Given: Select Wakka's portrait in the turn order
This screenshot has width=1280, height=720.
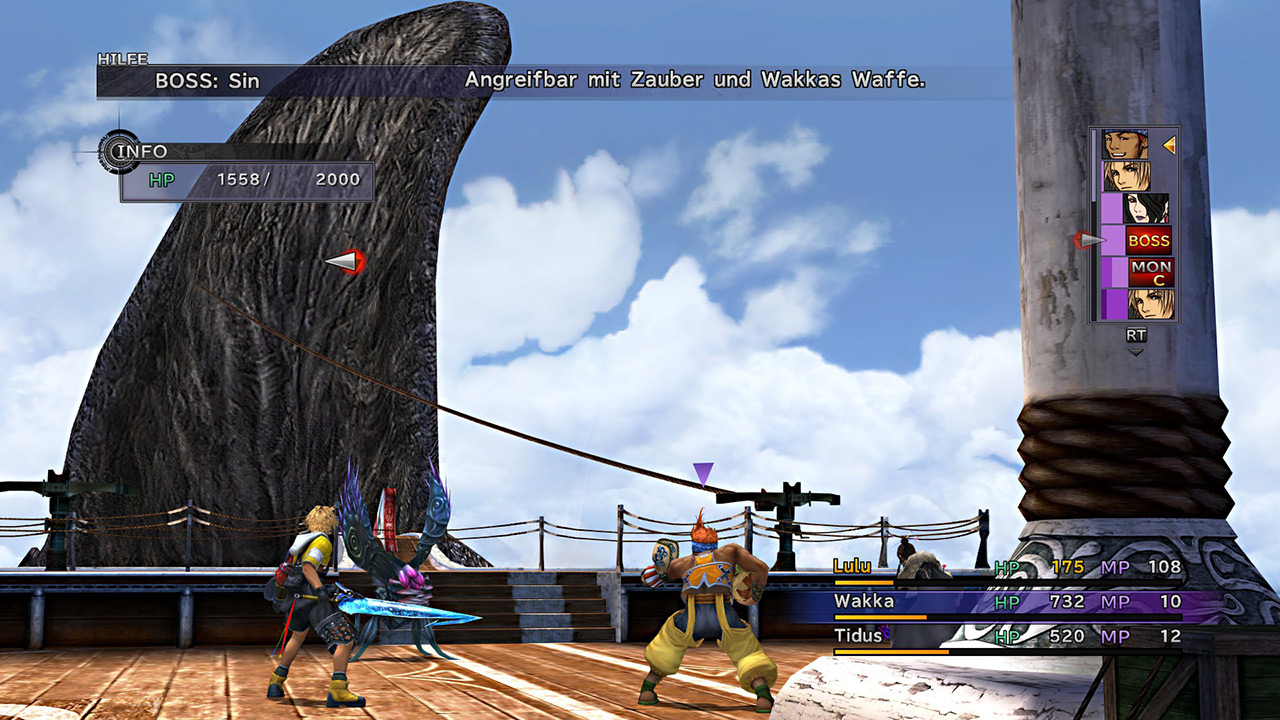Looking at the screenshot, I should [x=1125, y=145].
